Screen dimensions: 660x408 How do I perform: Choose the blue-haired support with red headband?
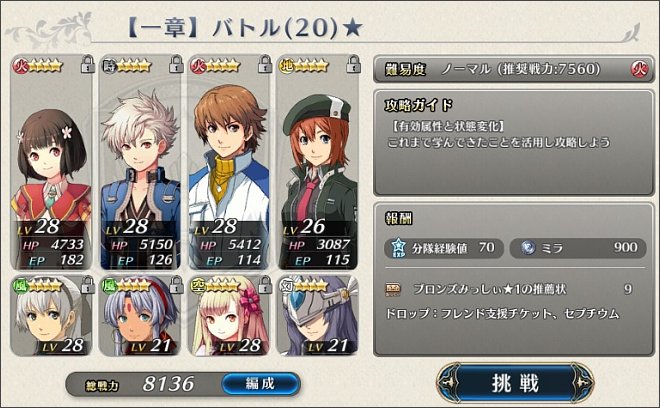click(140, 318)
